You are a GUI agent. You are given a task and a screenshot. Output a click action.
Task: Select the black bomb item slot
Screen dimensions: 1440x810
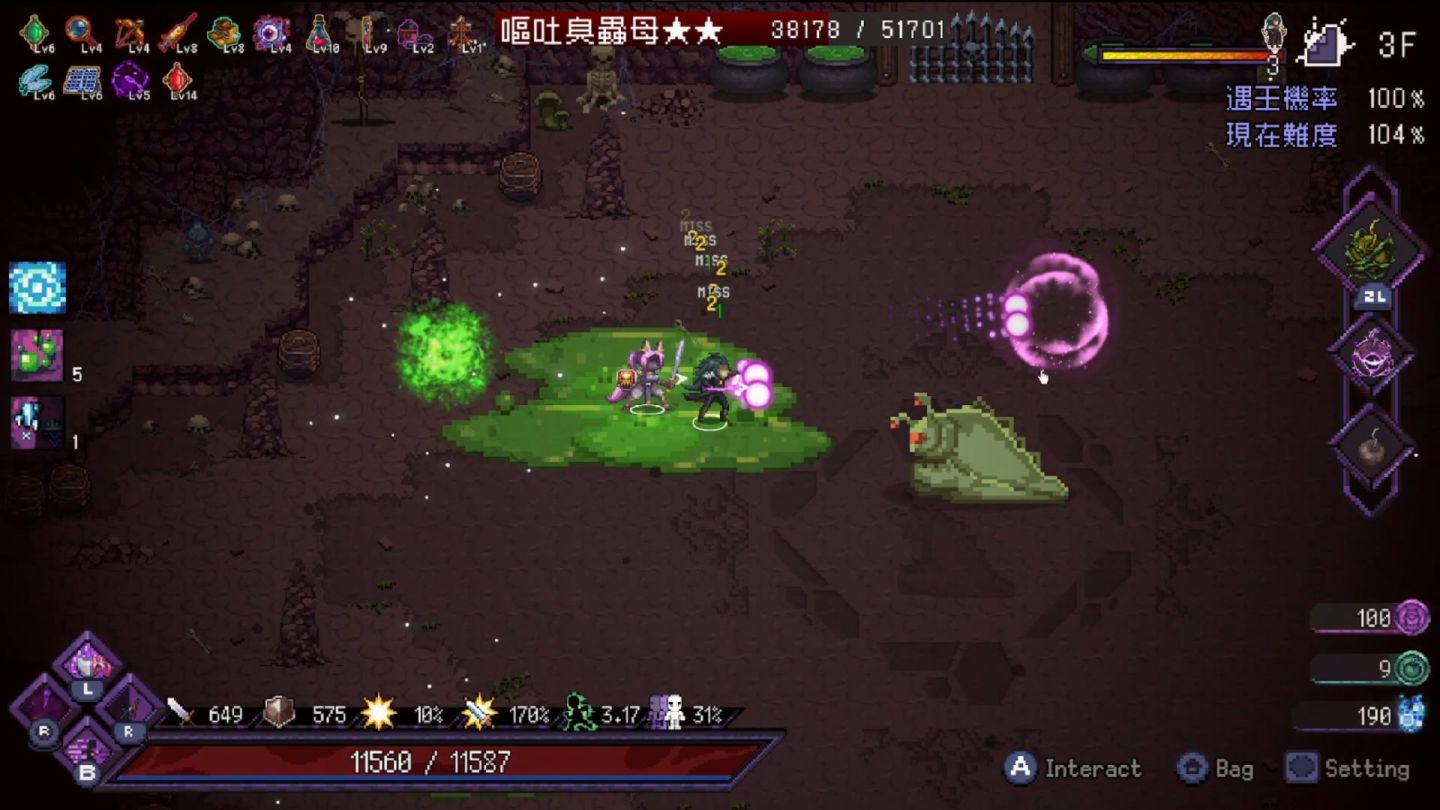coord(1371,449)
